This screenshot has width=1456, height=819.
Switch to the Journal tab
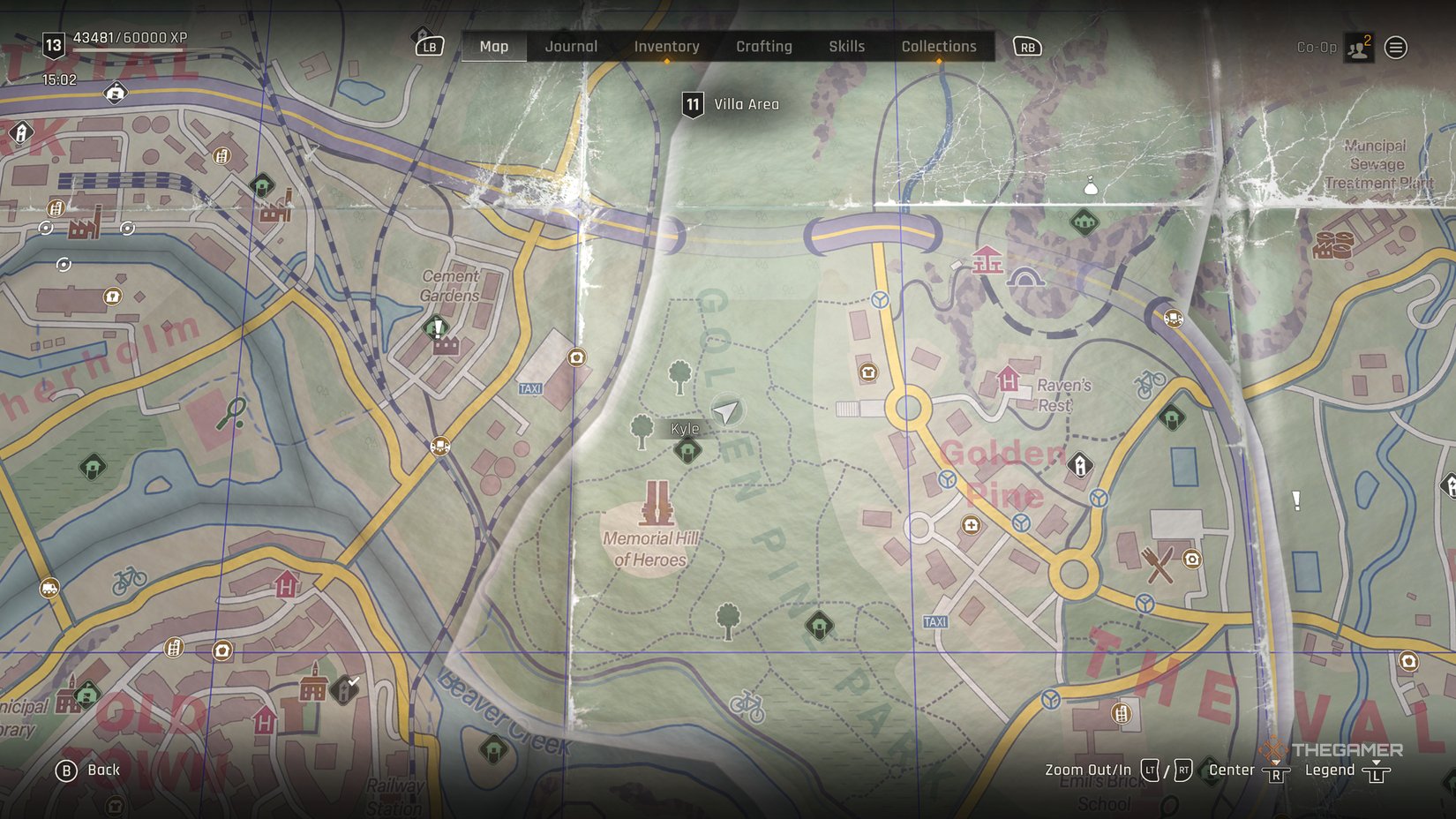coord(571,46)
